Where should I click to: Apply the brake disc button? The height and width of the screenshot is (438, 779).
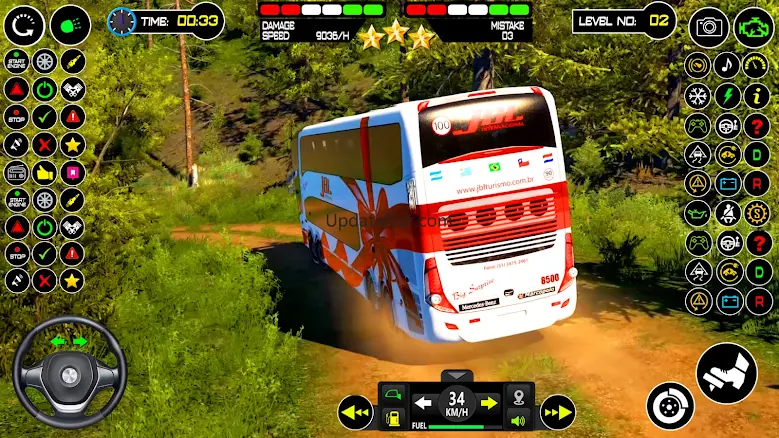coord(669,405)
